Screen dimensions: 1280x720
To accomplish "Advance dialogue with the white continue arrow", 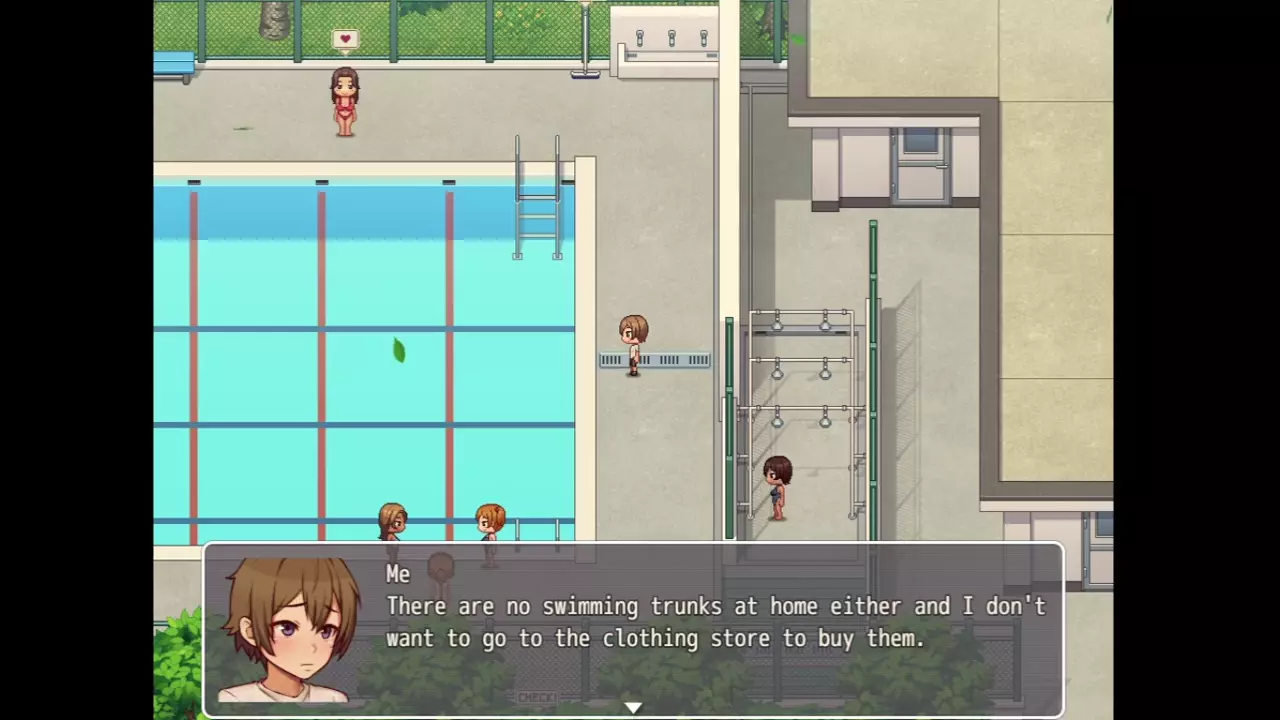I will coord(633,708).
